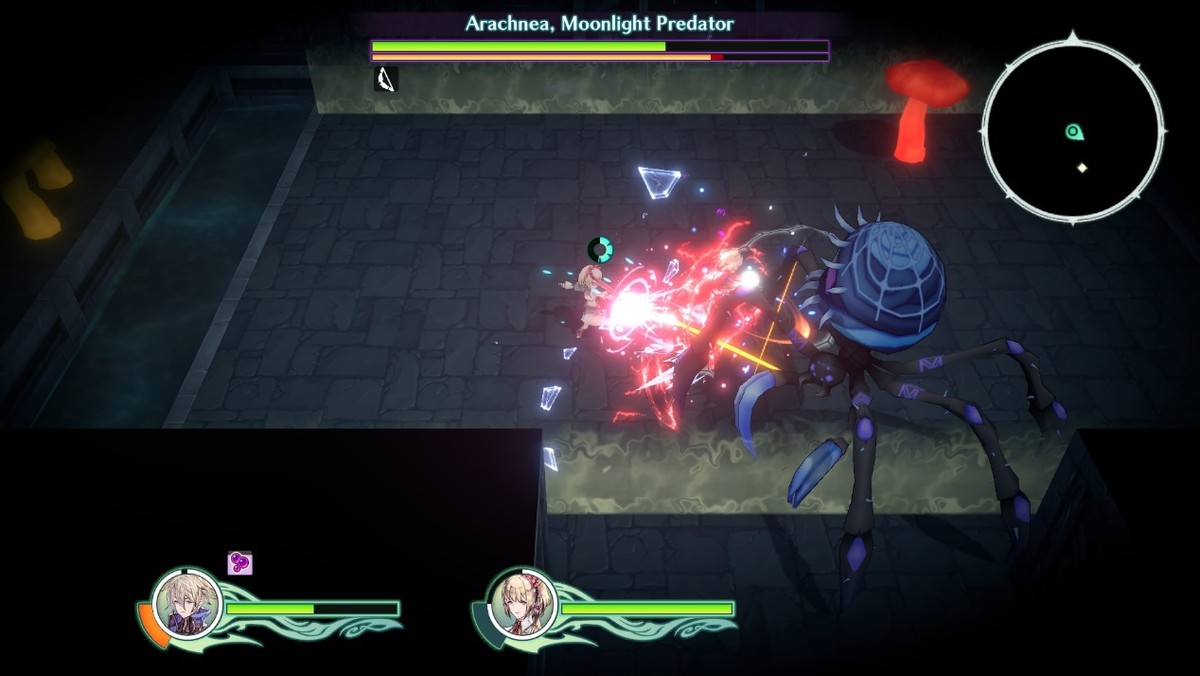This screenshot has height=676, width=1200.
Task: Select the blonde girl character portrait
Action: click(521, 602)
